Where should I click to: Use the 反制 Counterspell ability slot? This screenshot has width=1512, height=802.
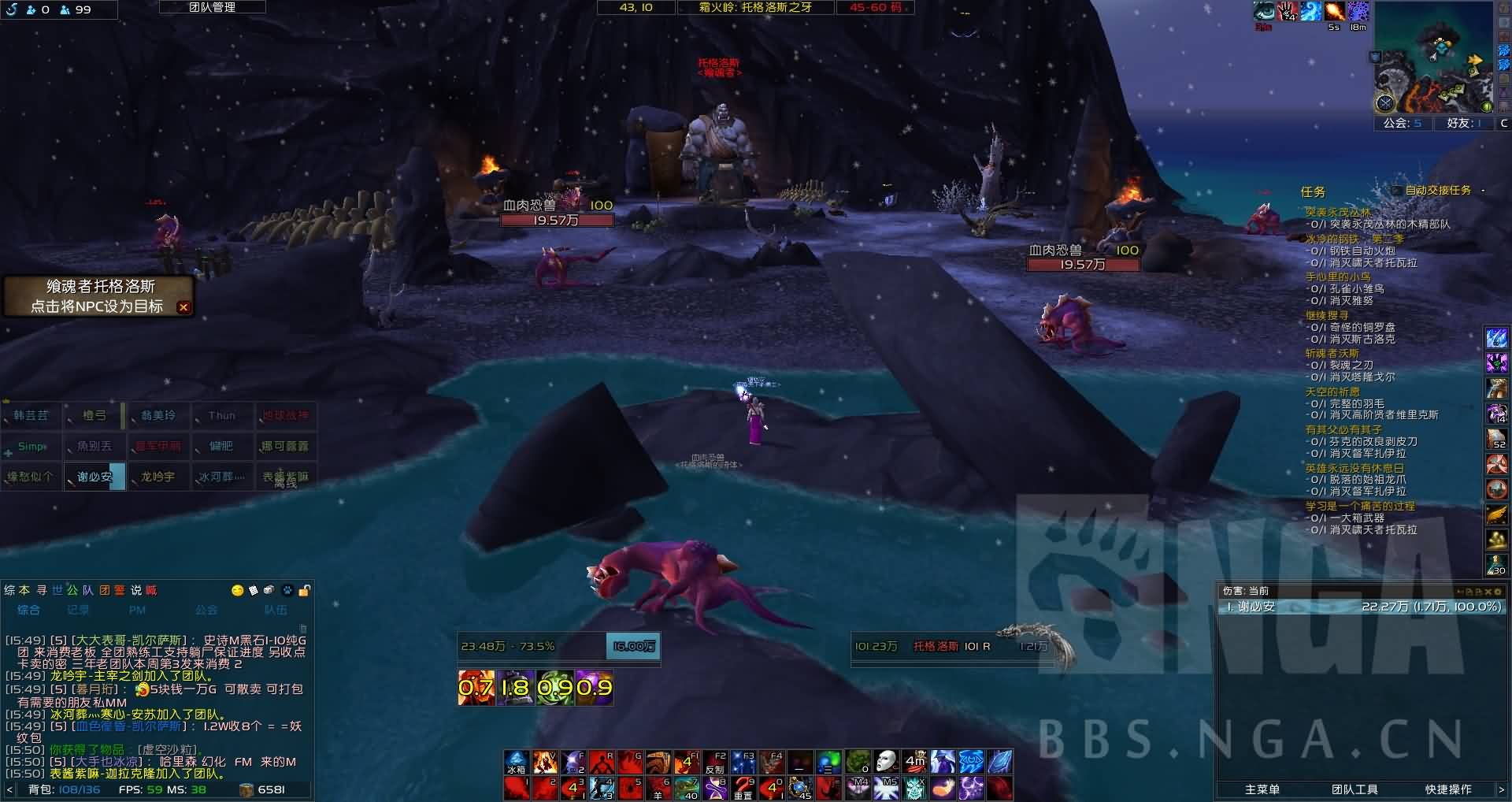(x=715, y=763)
